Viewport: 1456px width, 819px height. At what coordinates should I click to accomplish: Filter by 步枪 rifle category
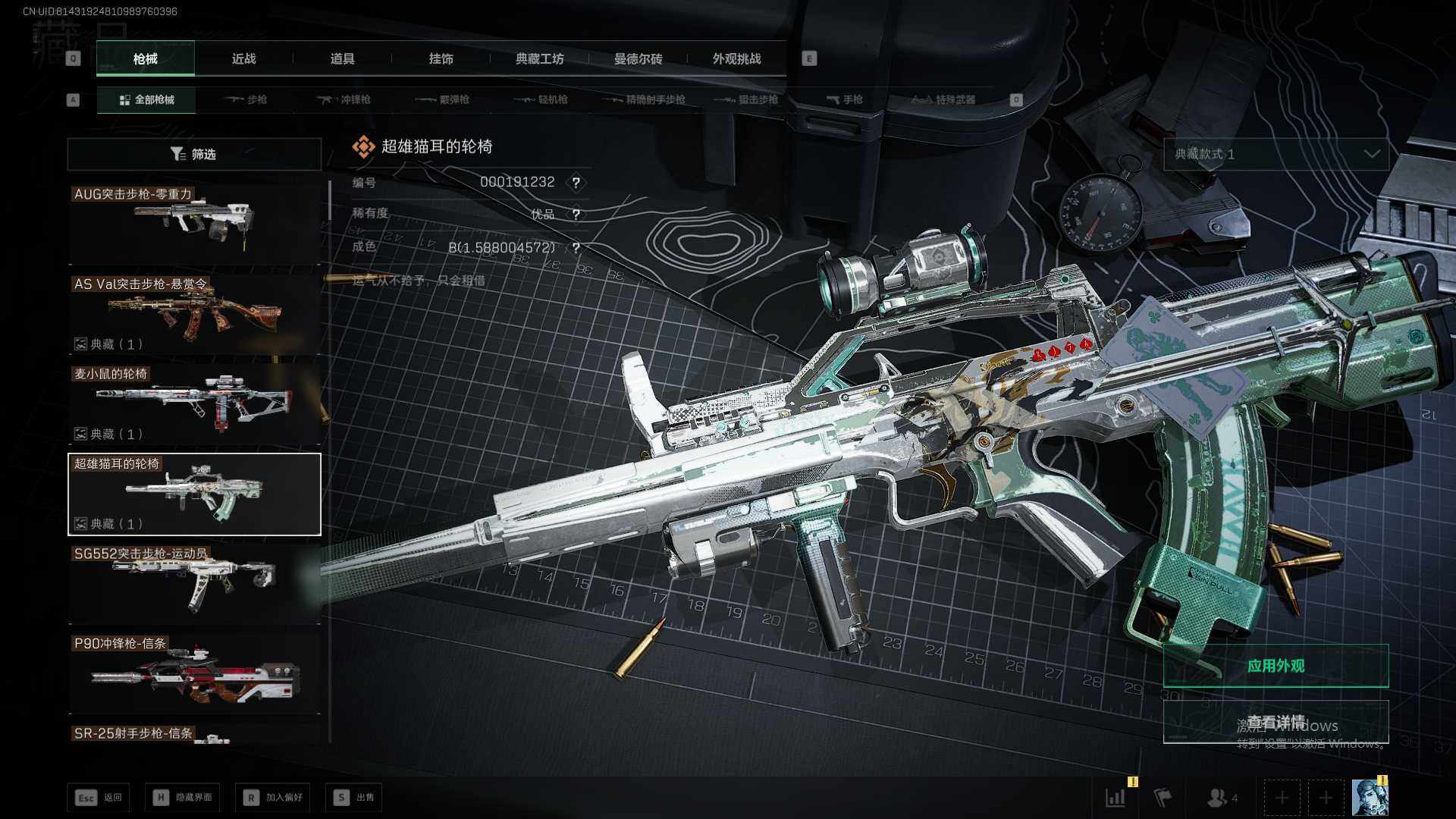(x=246, y=99)
